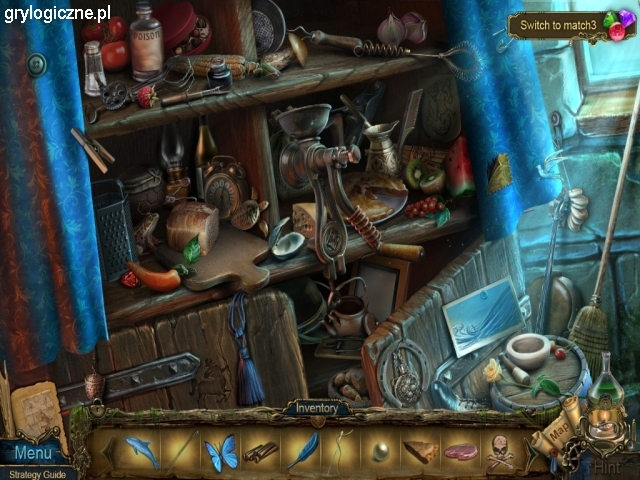The height and width of the screenshot is (480, 640).
Task: Pick the pie slice inventory item
Action: [421, 451]
